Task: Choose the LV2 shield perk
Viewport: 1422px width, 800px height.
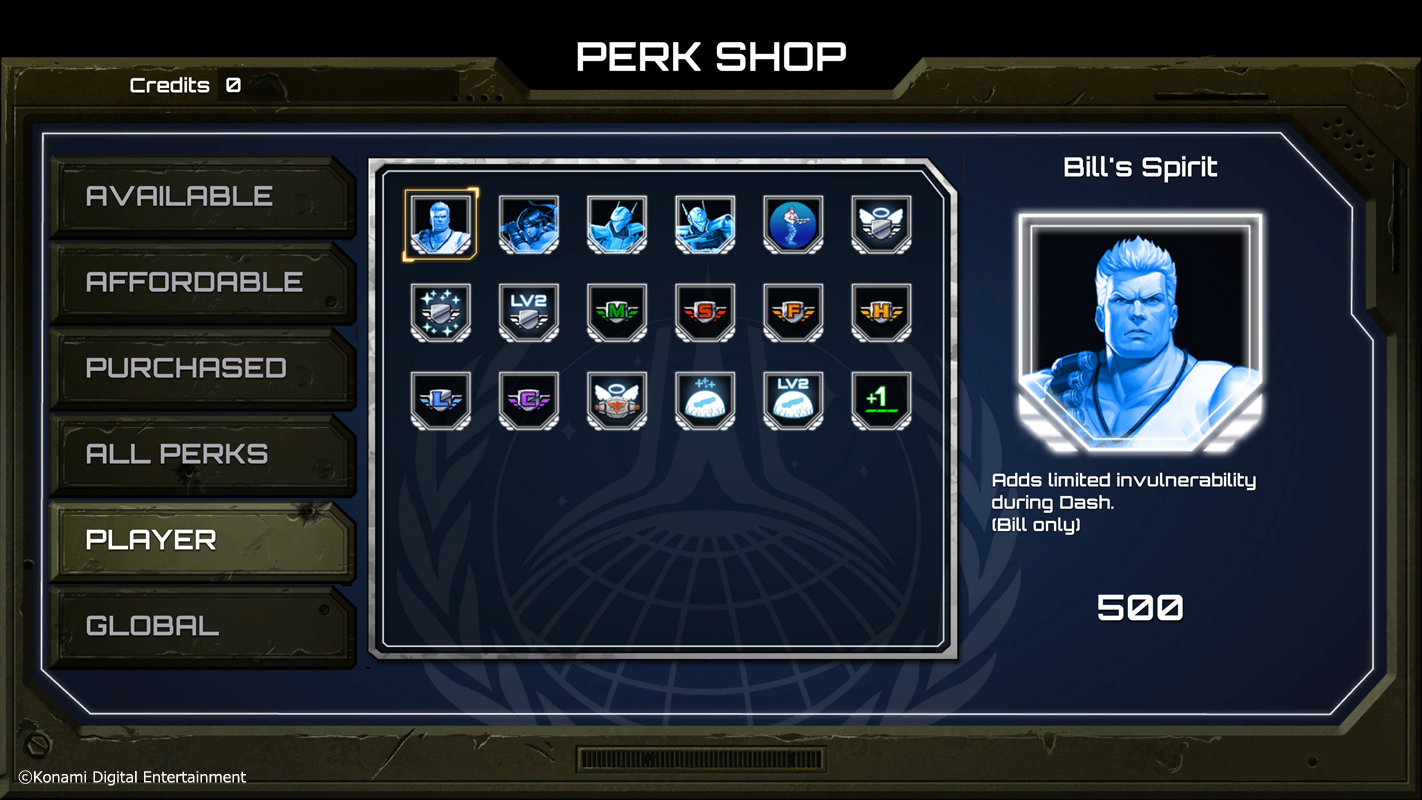Action: (x=529, y=312)
